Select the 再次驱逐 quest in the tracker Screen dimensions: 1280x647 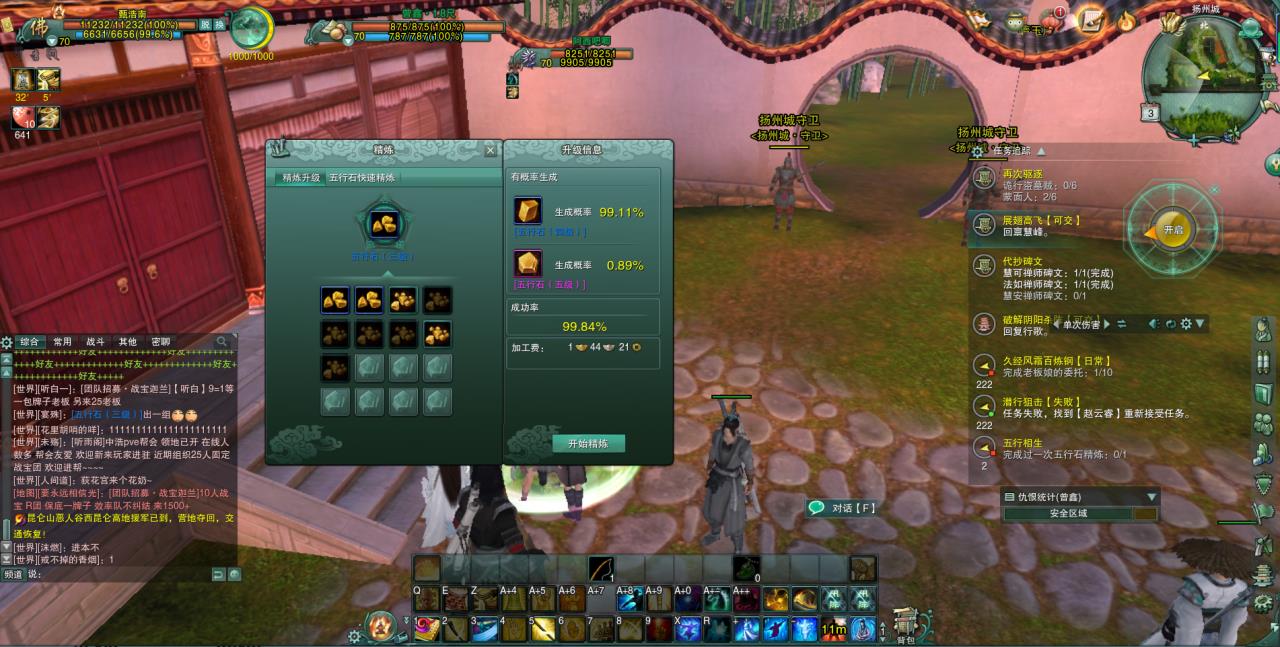[x=1021, y=173]
